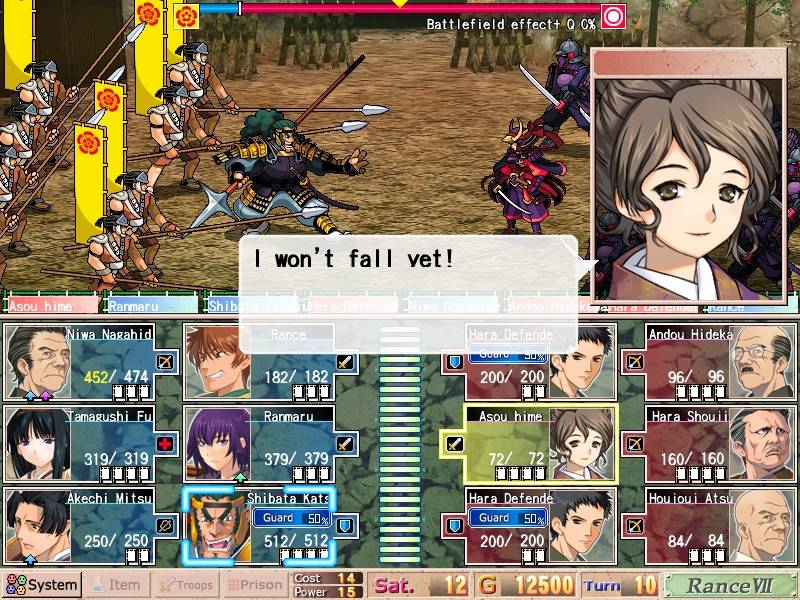
Task: Target Houjouji Atsu's enemy unit panel
Action: pyautogui.click(x=708, y=526)
